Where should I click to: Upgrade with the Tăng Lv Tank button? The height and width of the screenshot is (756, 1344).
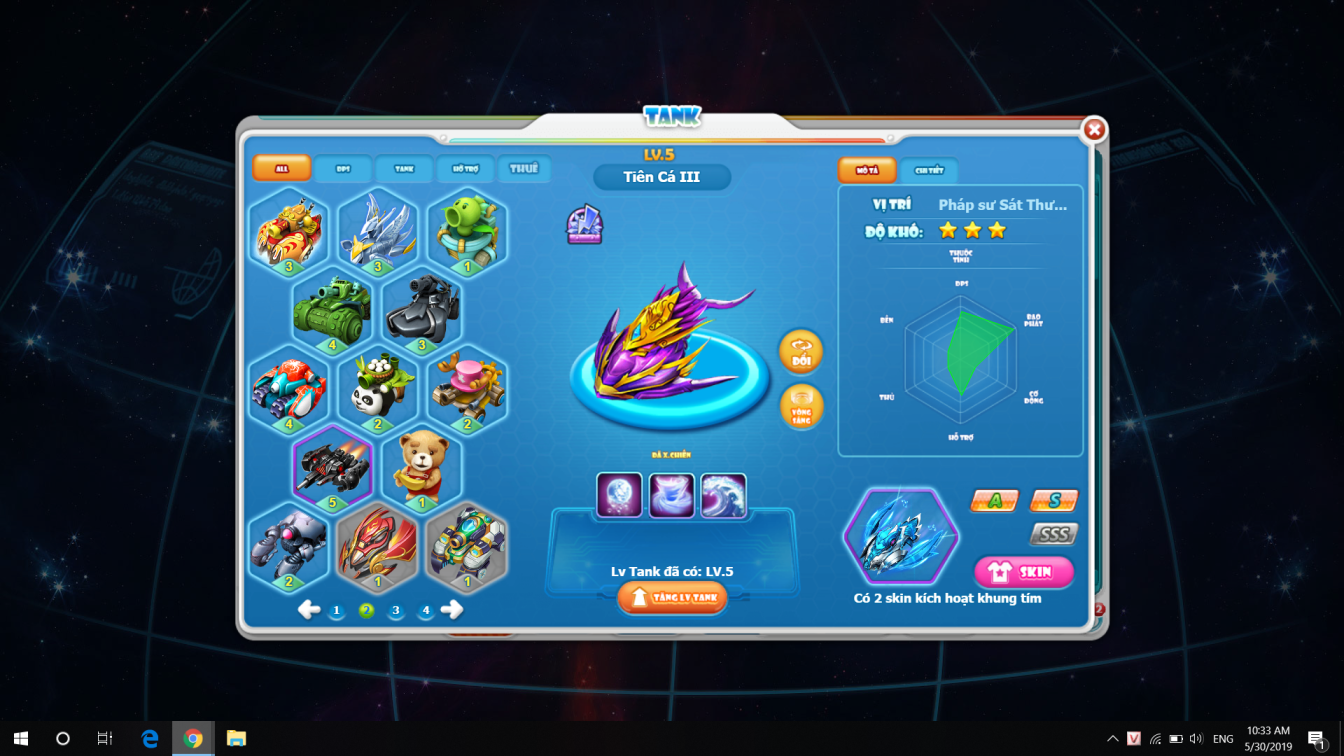[x=672, y=598]
